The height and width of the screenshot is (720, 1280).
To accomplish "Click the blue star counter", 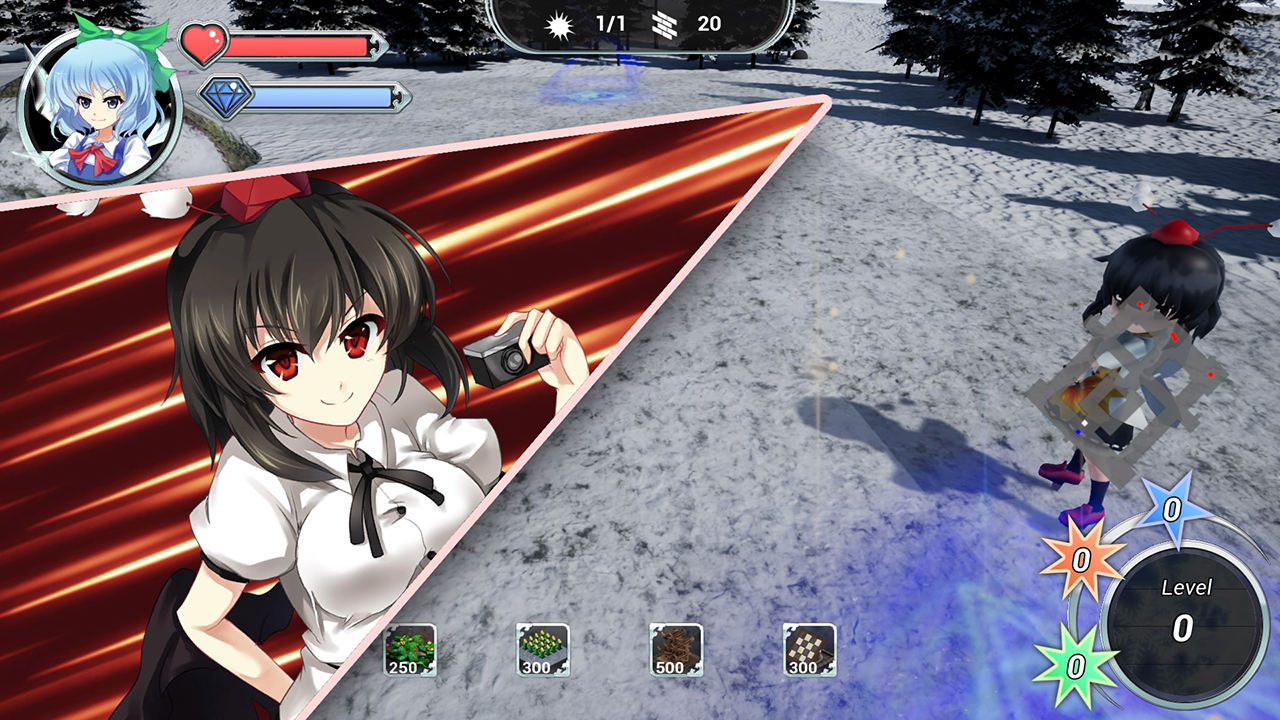I will tap(1173, 511).
